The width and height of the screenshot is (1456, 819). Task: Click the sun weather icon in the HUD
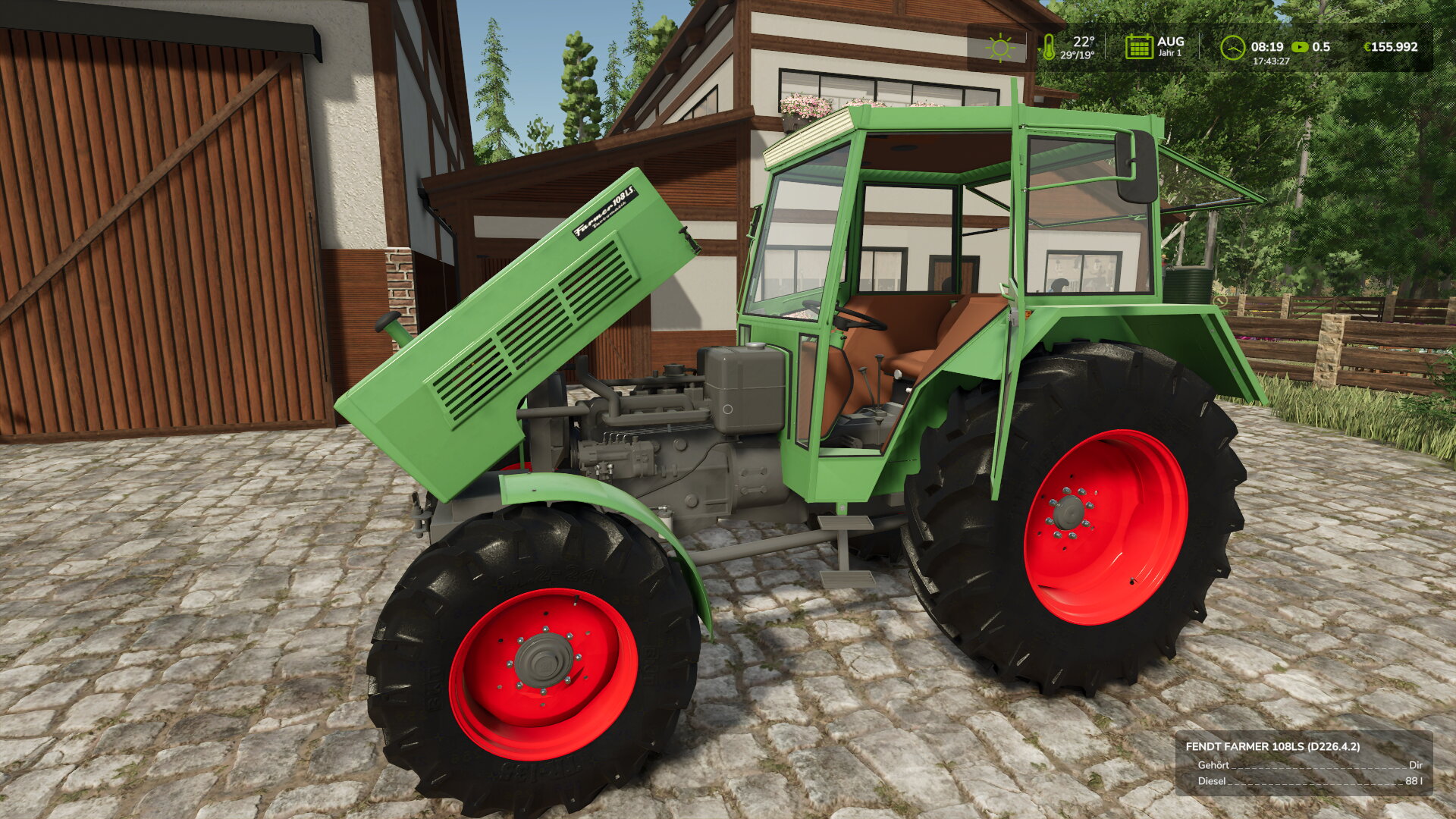click(999, 48)
